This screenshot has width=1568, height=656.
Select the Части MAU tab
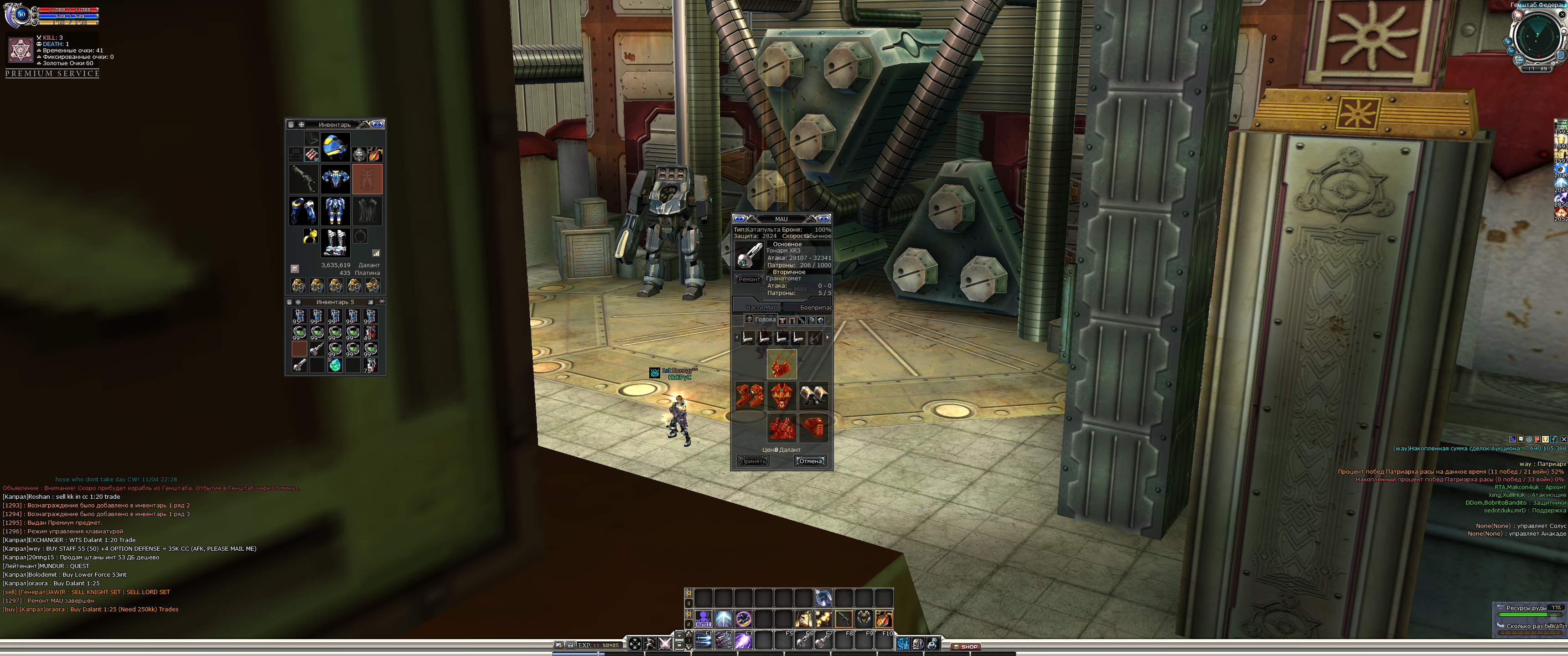click(x=761, y=307)
